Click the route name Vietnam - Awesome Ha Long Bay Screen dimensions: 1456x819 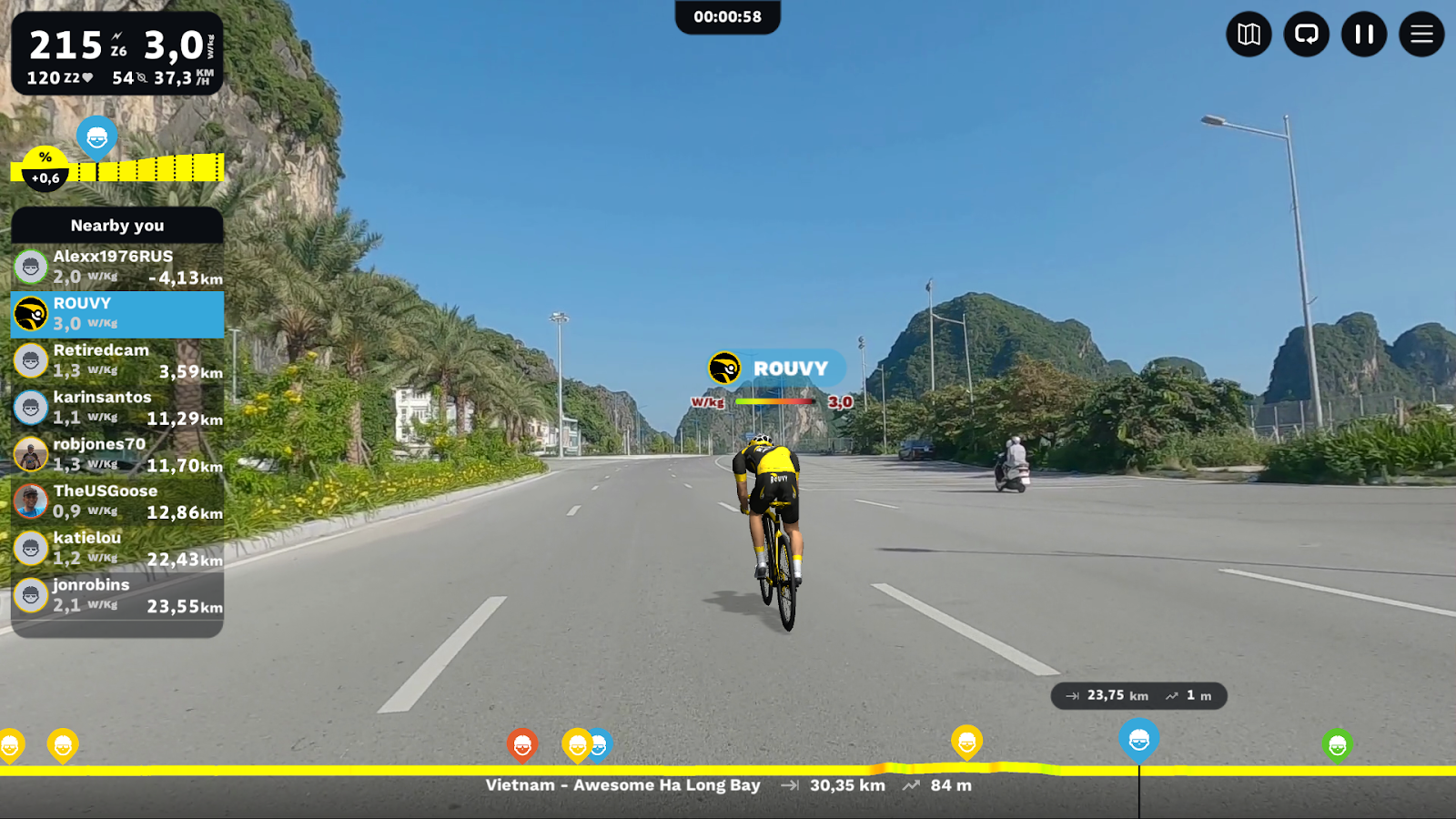pyautogui.click(x=623, y=784)
